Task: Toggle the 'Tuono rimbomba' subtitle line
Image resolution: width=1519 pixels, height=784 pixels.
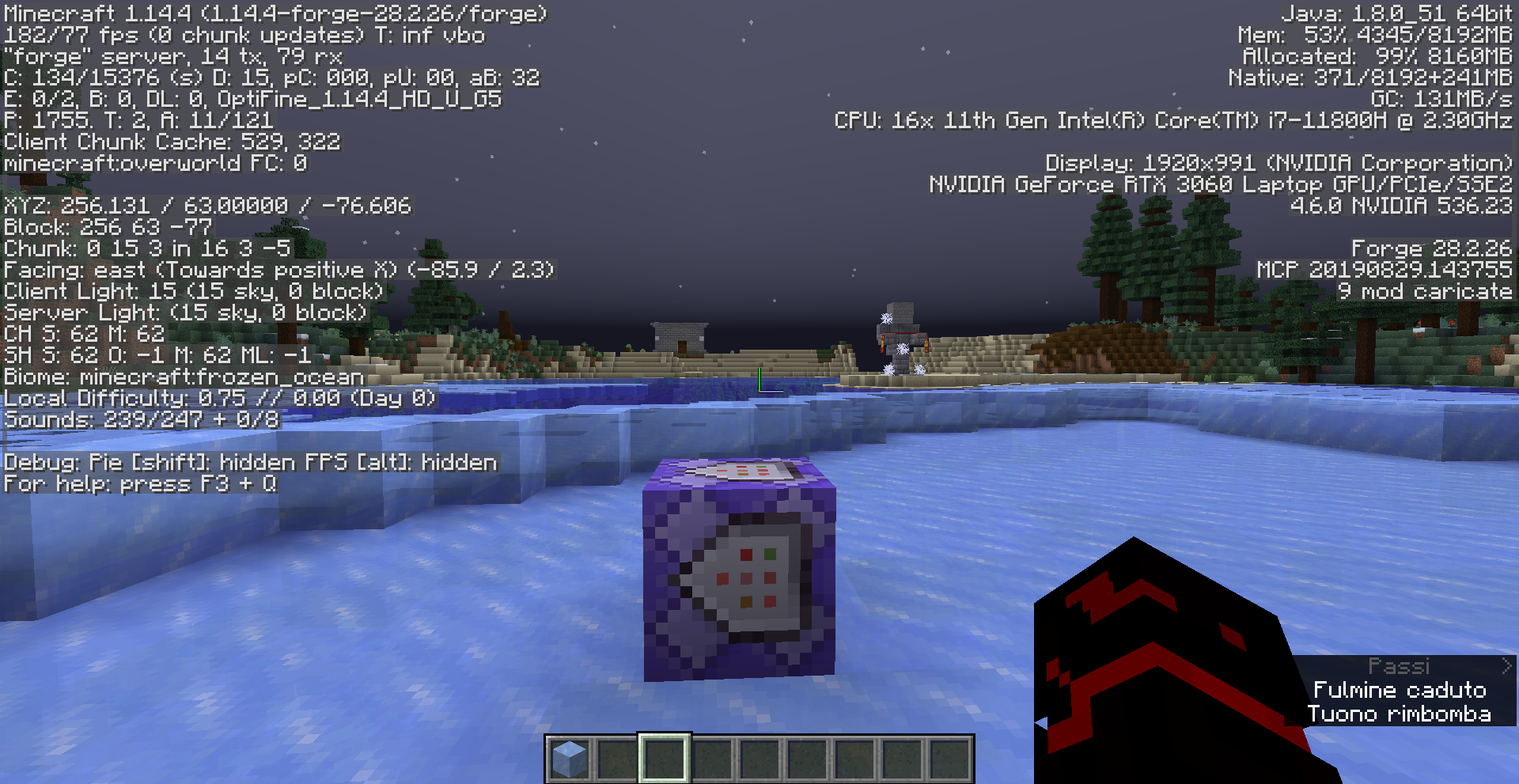Action: point(1402,714)
